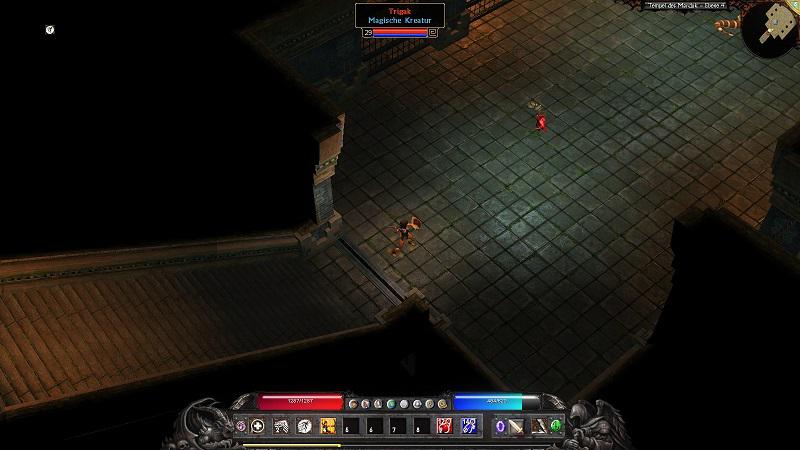
Task: Click the small spiral icon beside Trigak's bar
Action: [x=432, y=32]
